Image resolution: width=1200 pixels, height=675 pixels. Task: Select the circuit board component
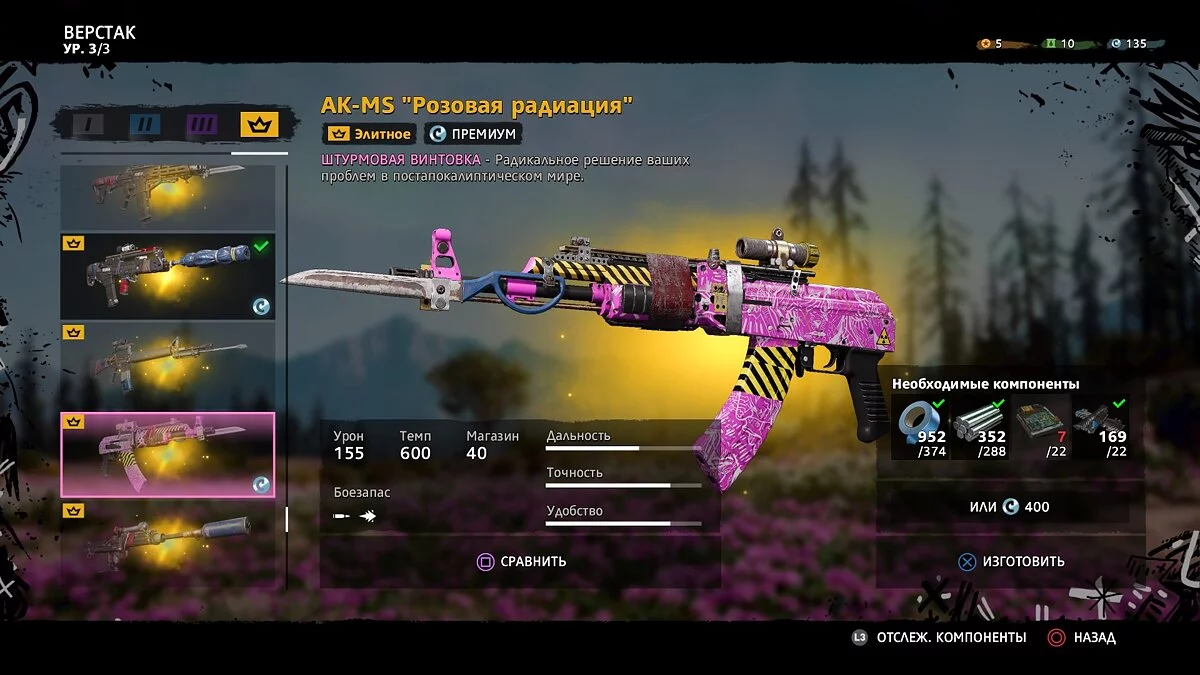click(x=1040, y=427)
